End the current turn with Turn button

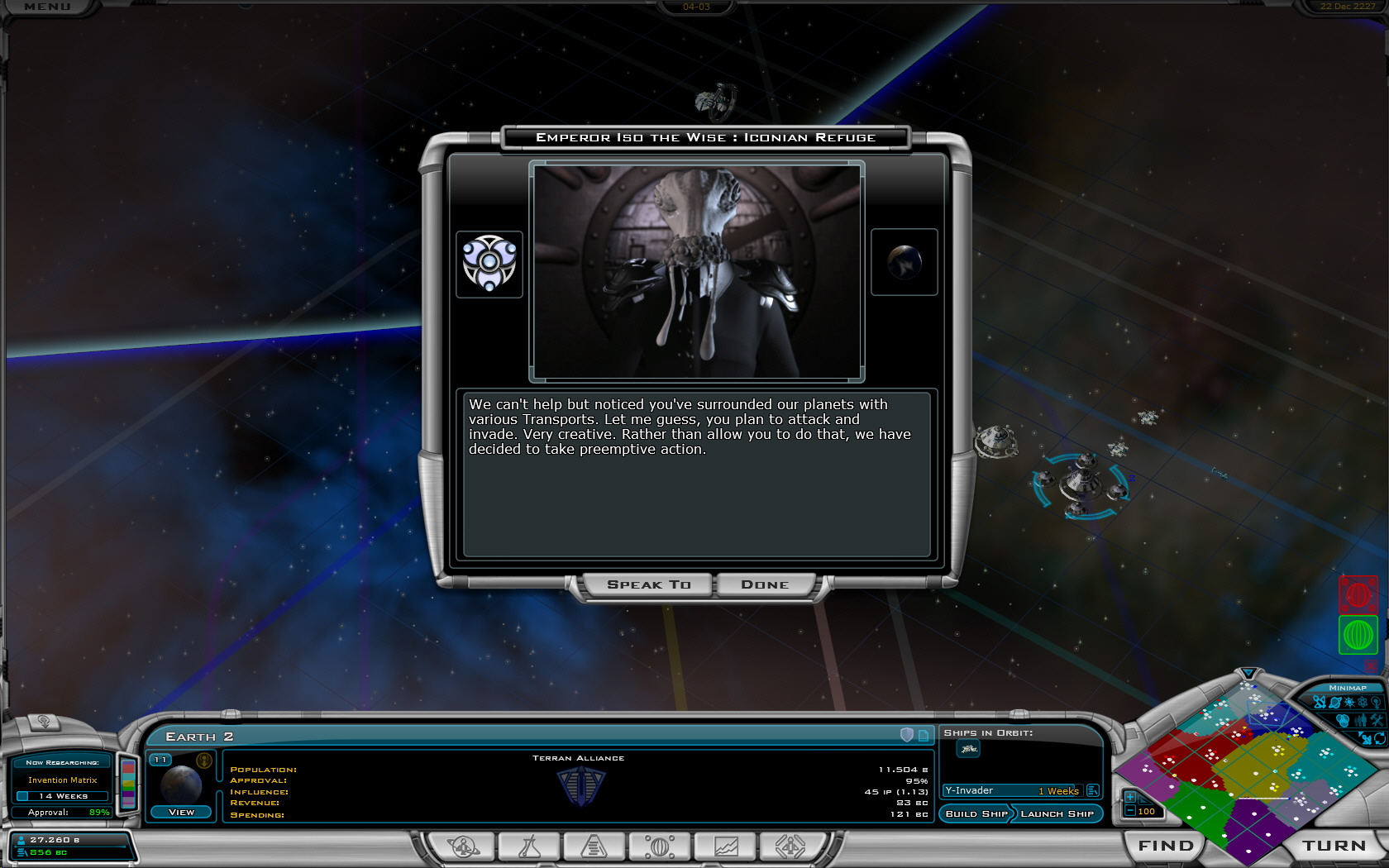[x=1334, y=845]
